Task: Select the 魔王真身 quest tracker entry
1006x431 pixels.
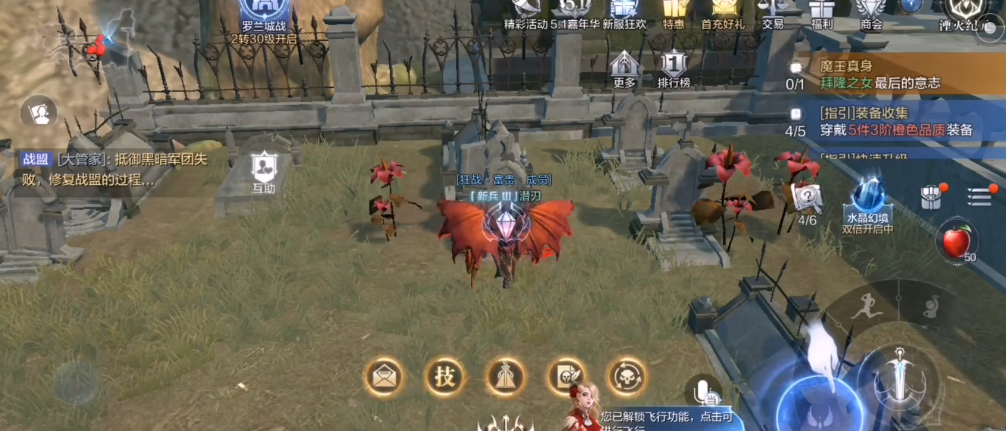Action: pos(880,74)
